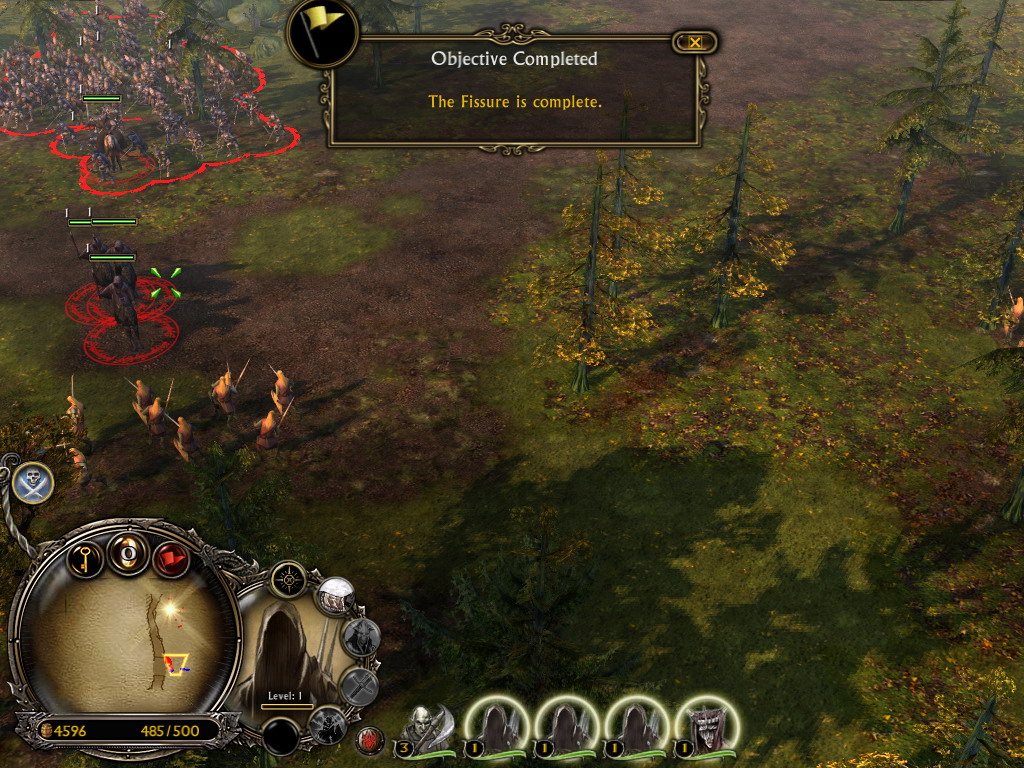Activate the greyed crossed swords ability
1024x768 pixels.
pyautogui.click(x=359, y=687)
